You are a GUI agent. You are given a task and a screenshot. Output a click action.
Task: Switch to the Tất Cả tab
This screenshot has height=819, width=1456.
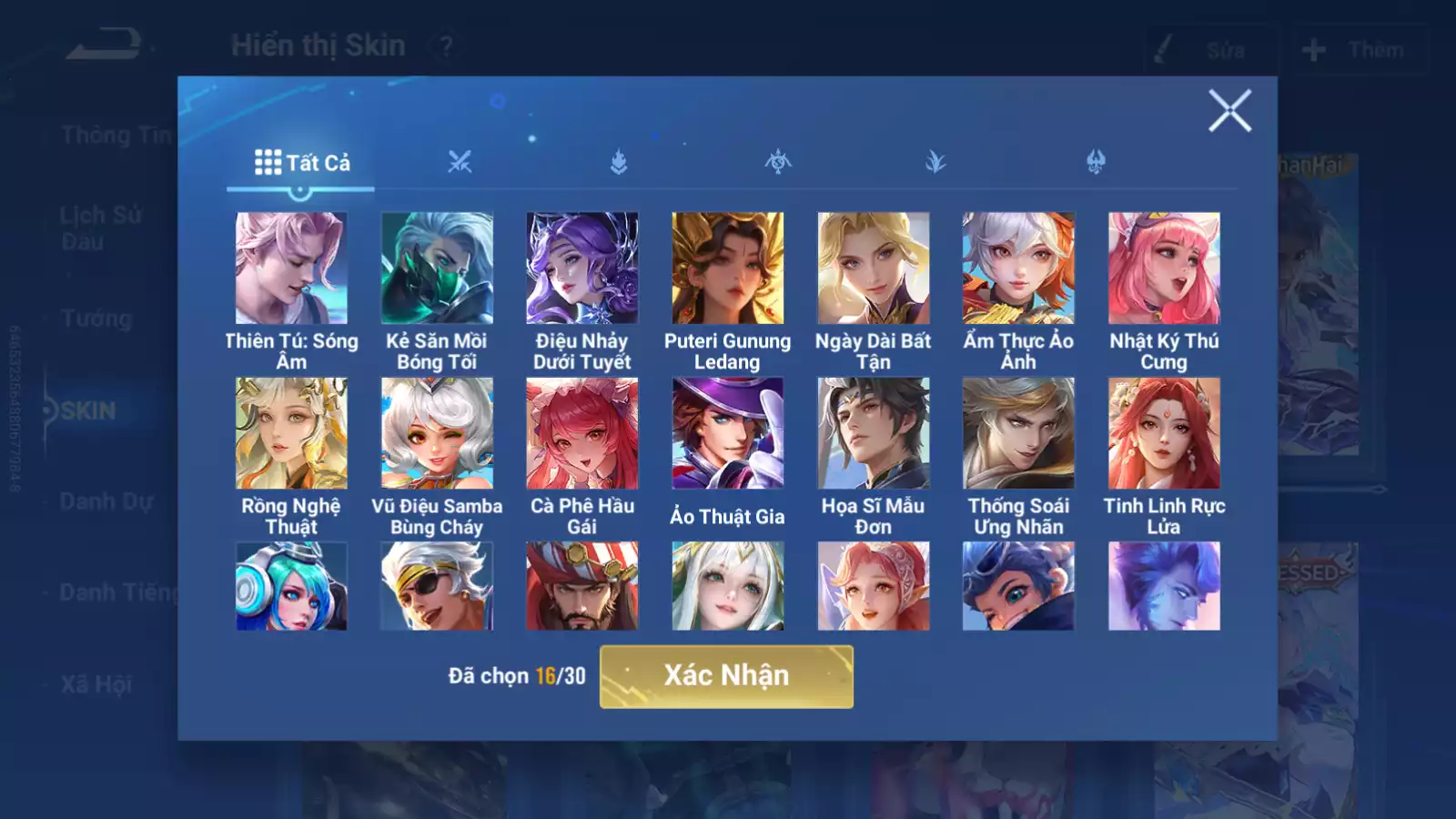coord(301,163)
